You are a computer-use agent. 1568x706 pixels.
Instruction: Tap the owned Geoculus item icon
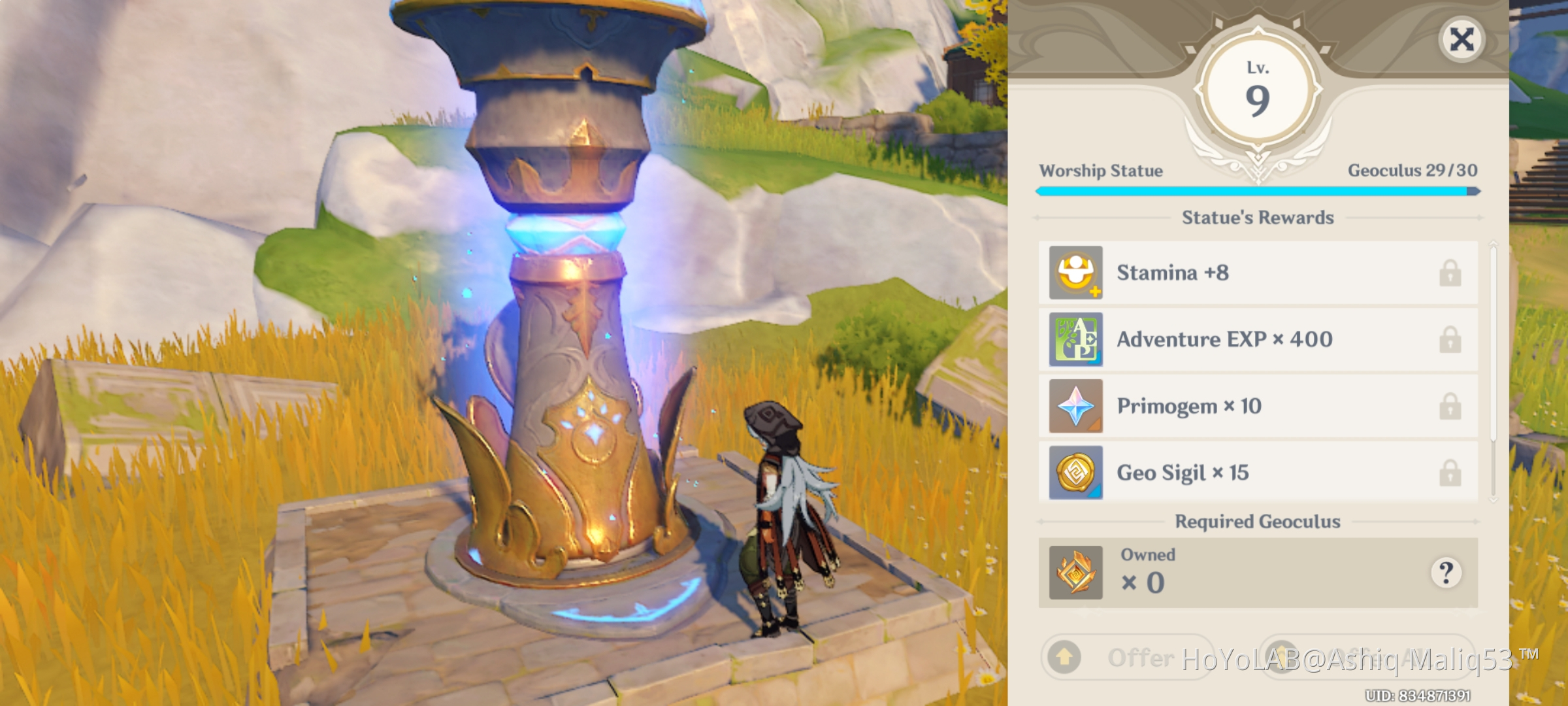(1075, 573)
